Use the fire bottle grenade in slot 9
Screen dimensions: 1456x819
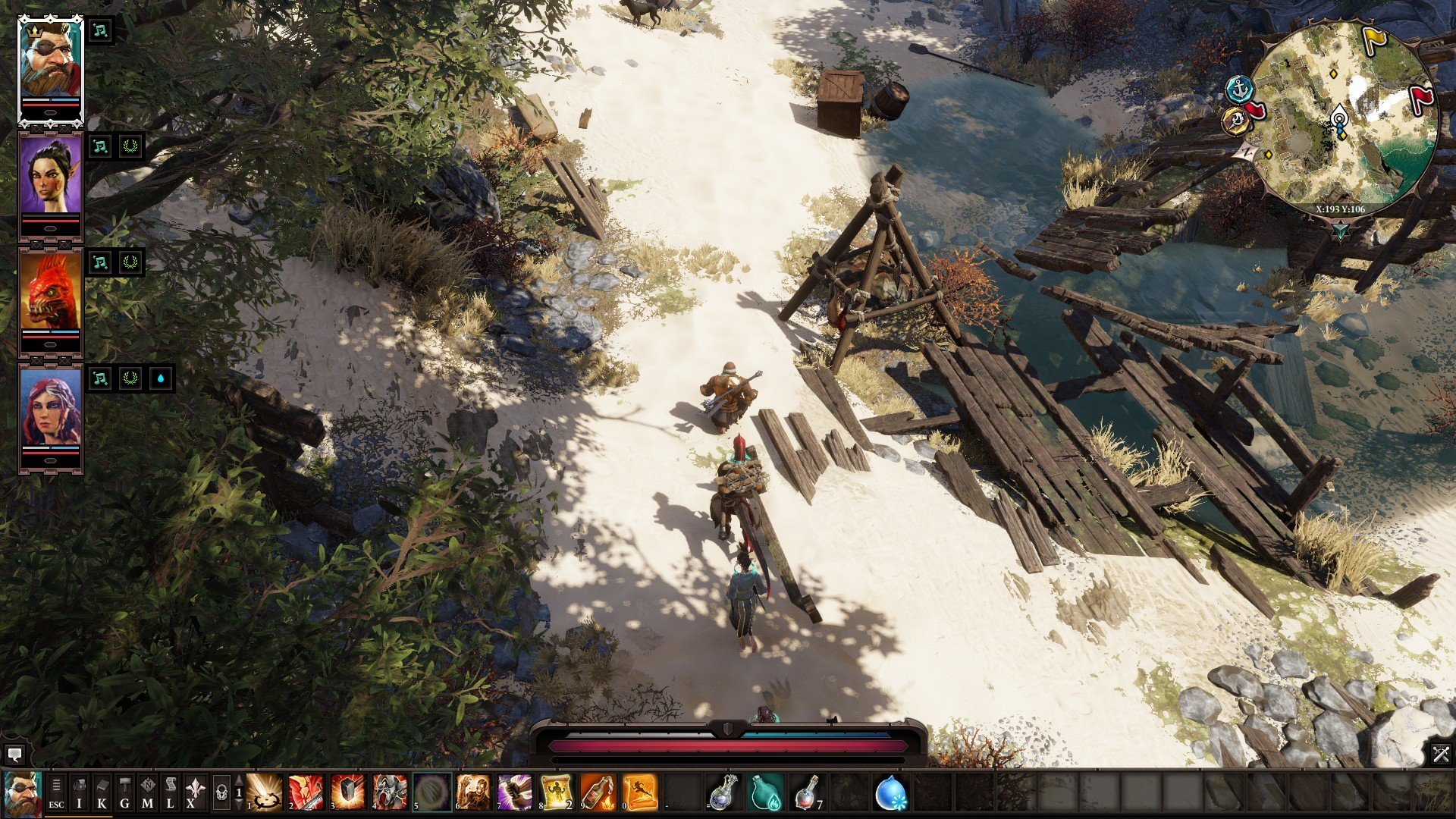click(x=598, y=792)
